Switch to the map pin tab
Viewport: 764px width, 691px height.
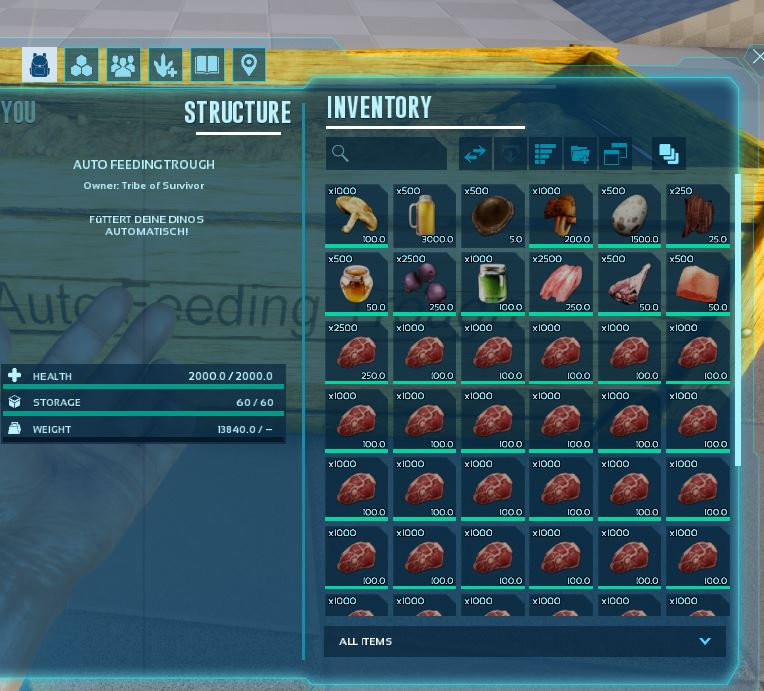point(249,66)
